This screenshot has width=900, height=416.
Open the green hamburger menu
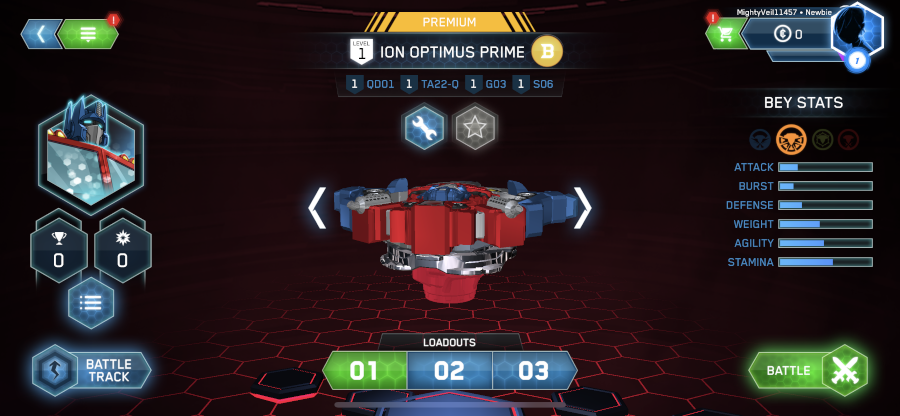tap(88, 34)
